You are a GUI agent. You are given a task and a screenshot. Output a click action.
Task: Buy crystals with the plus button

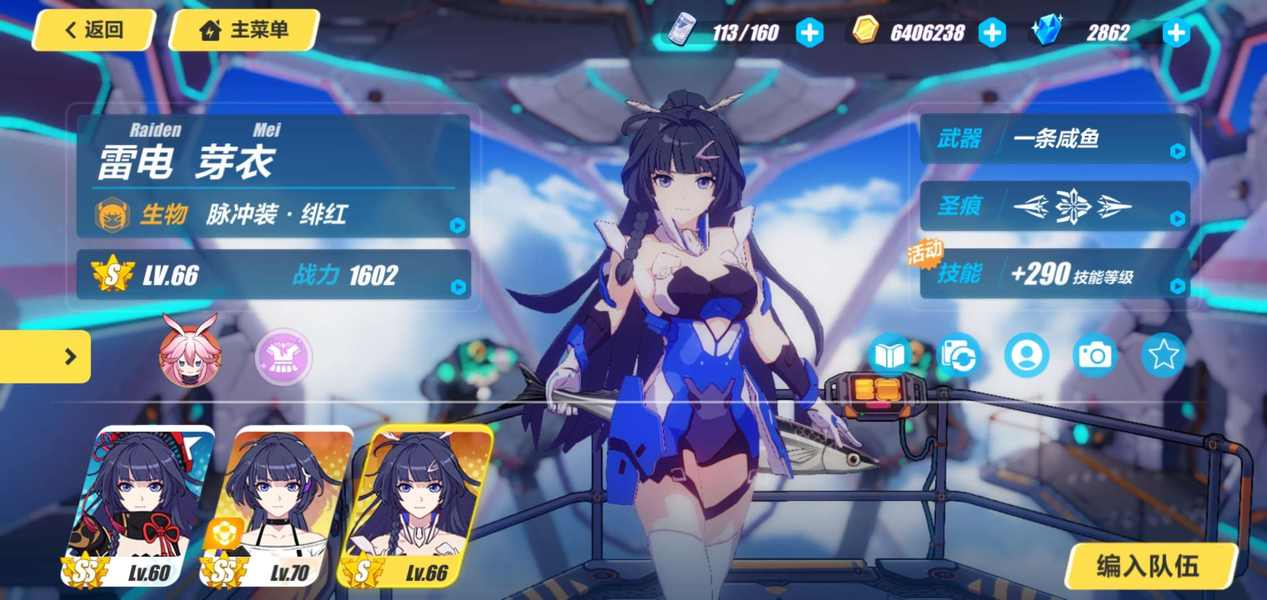[1176, 33]
